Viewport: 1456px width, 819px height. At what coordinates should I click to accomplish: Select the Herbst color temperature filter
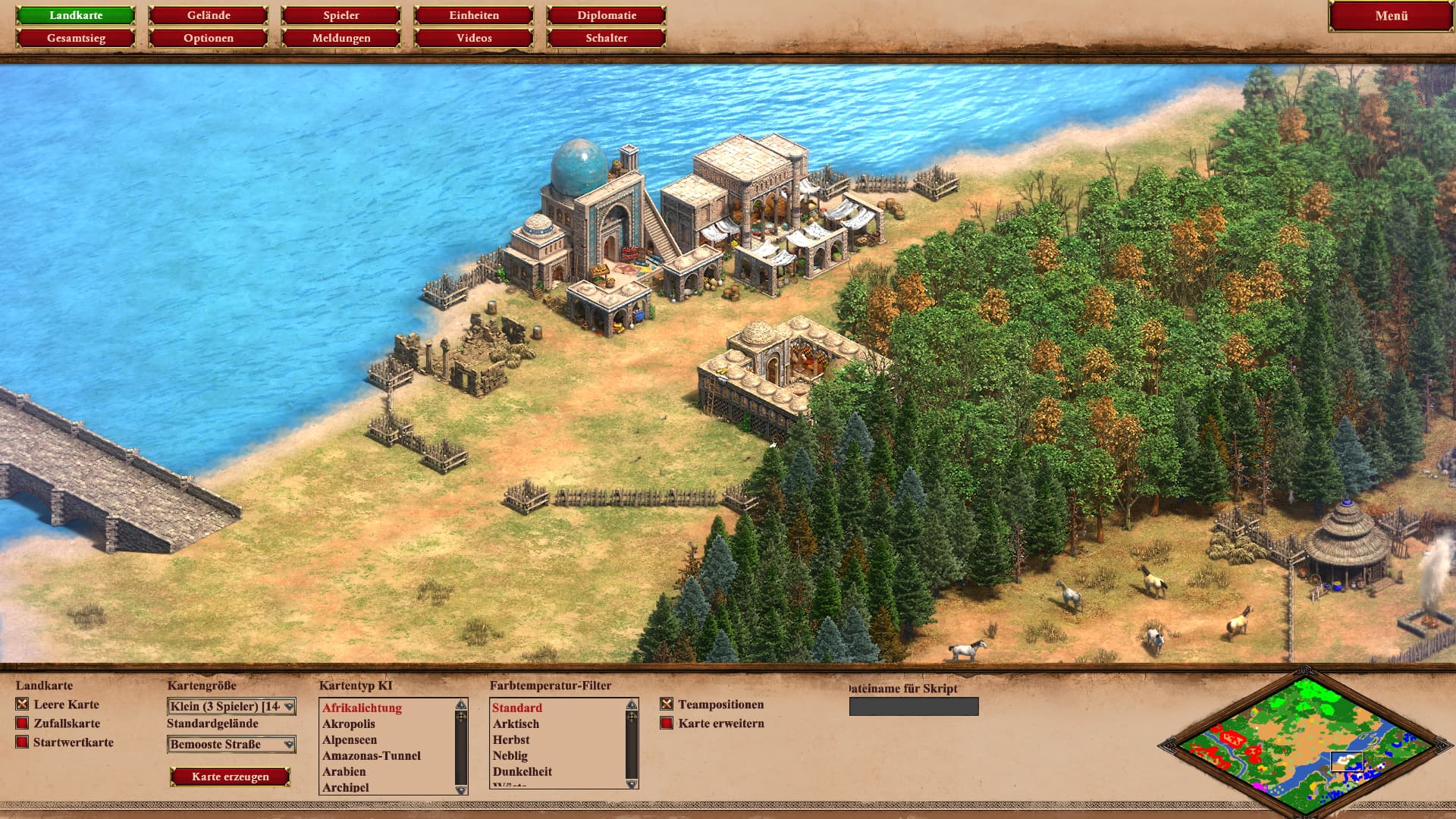(511, 739)
